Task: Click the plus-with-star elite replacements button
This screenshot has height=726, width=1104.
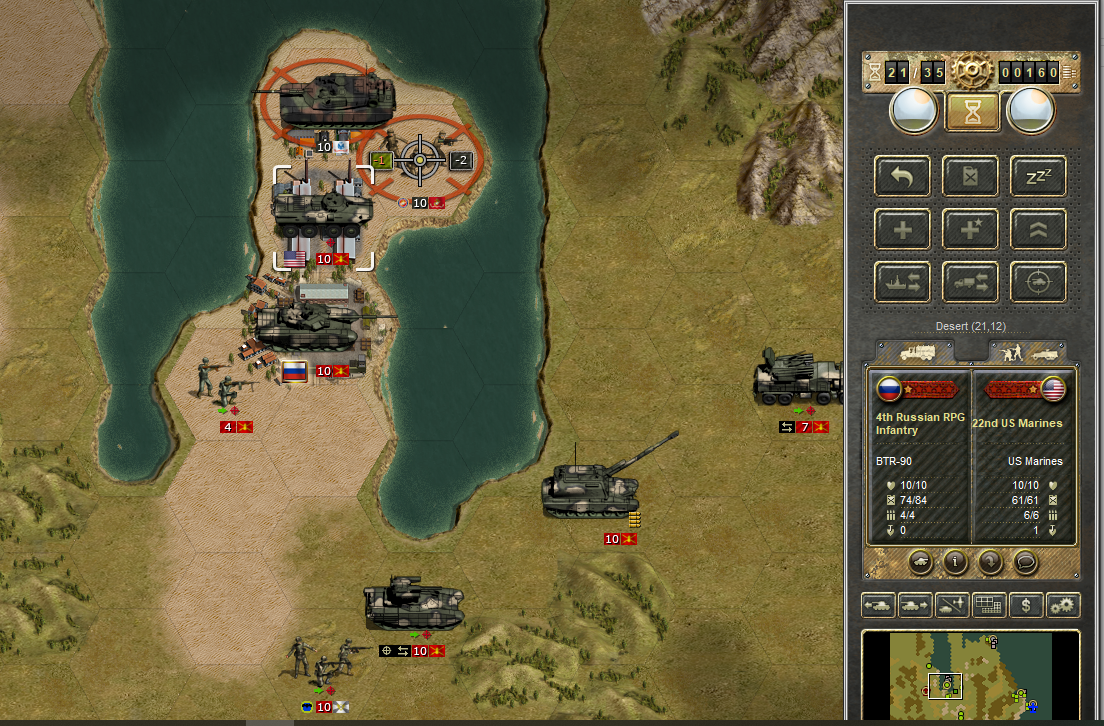Action: (970, 229)
